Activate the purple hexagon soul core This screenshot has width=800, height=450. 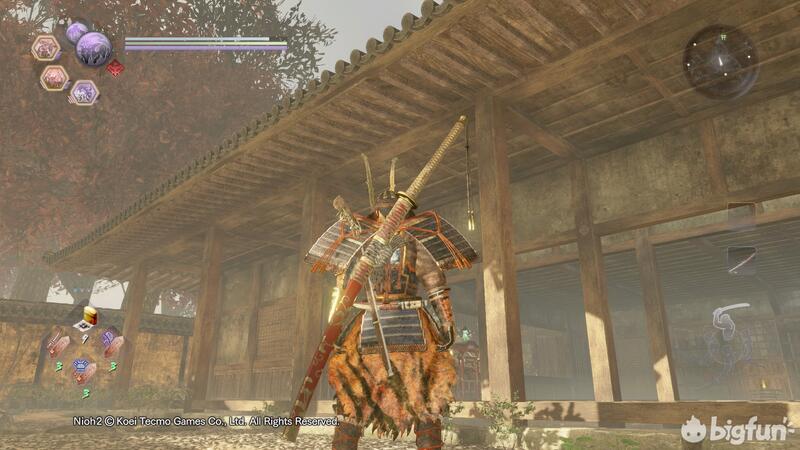click(x=84, y=92)
